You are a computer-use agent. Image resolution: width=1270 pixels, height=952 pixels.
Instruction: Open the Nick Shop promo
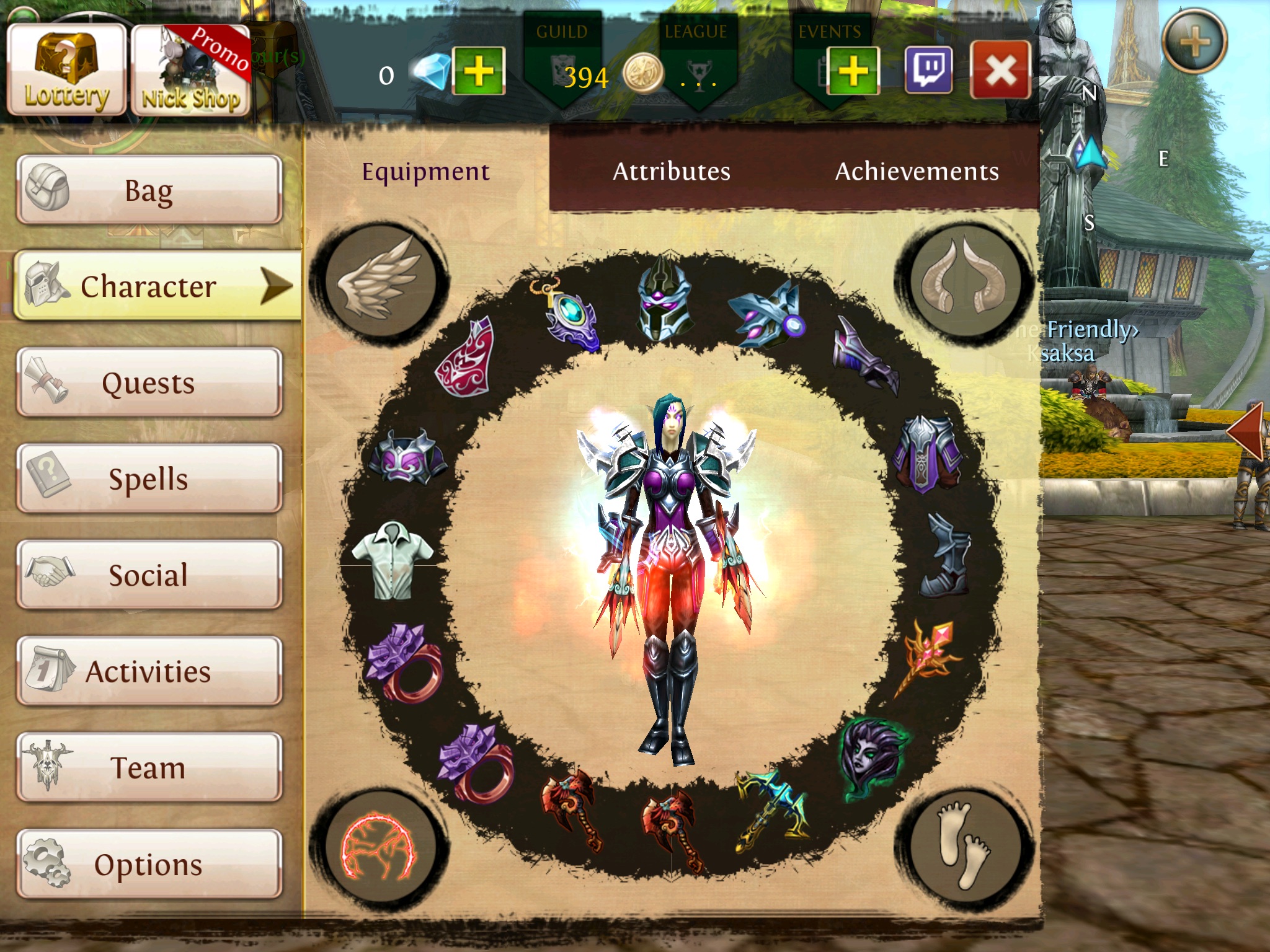(190, 70)
